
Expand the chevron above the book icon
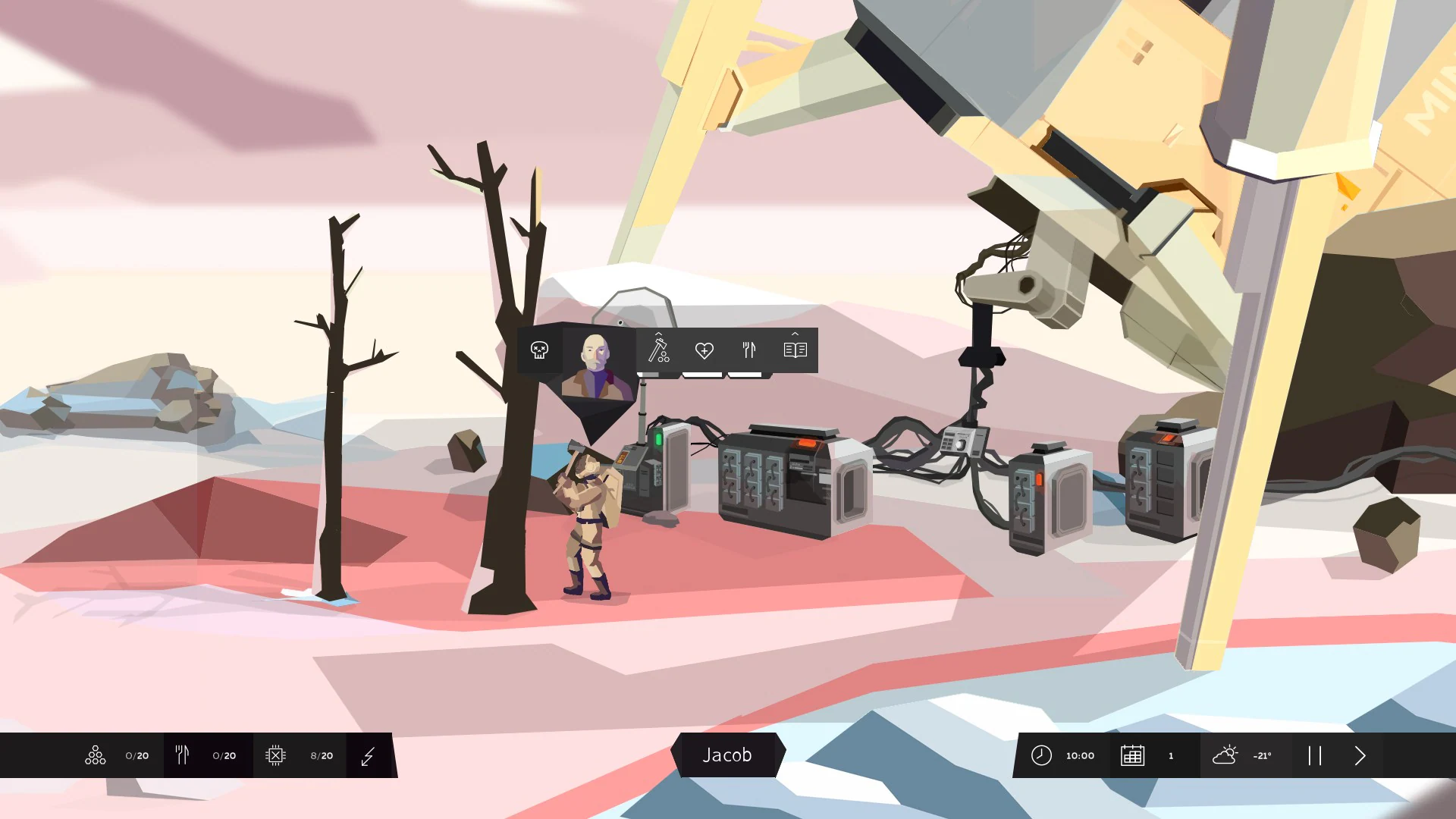tap(795, 334)
